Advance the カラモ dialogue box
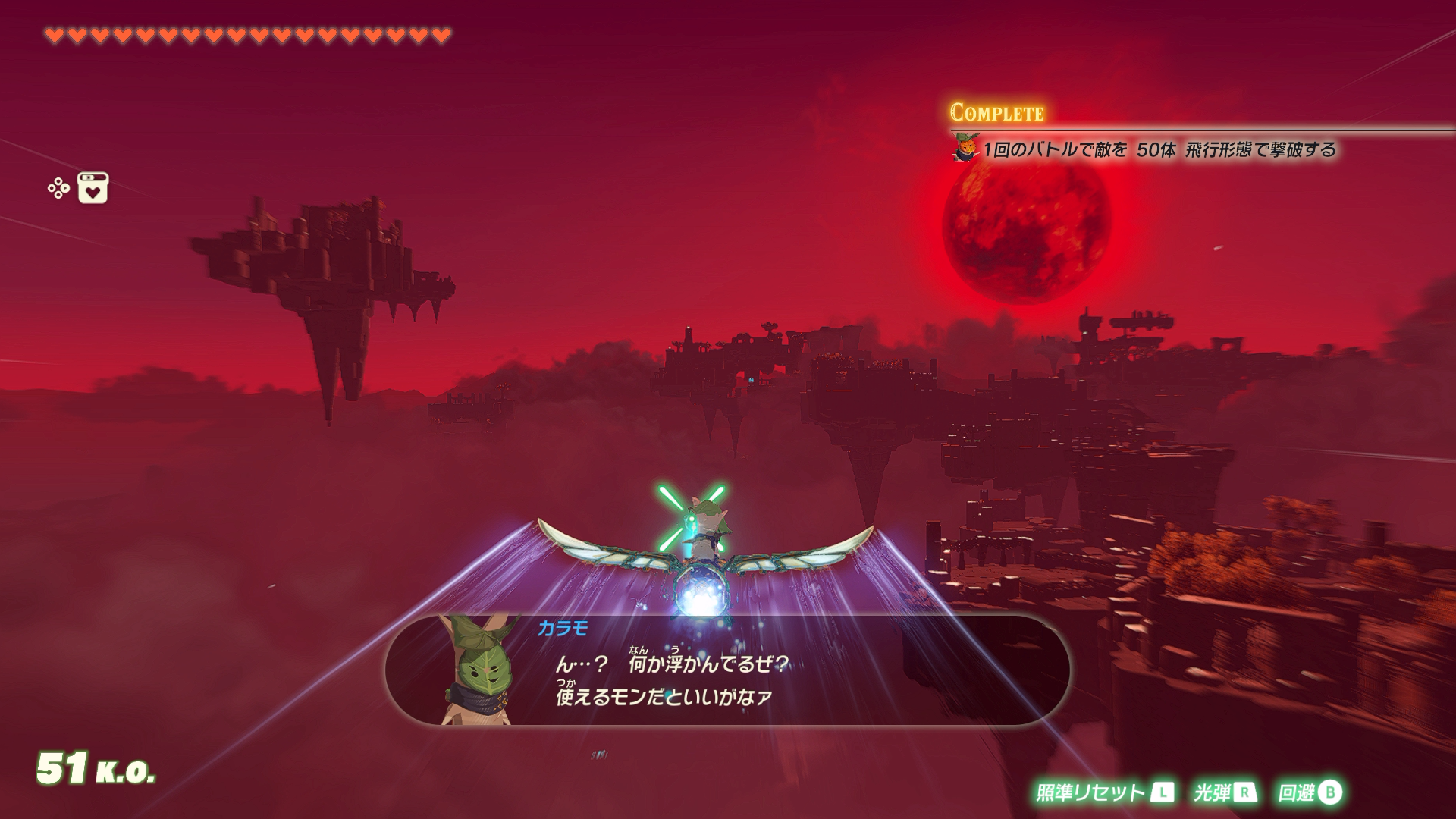 click(726, 670)
